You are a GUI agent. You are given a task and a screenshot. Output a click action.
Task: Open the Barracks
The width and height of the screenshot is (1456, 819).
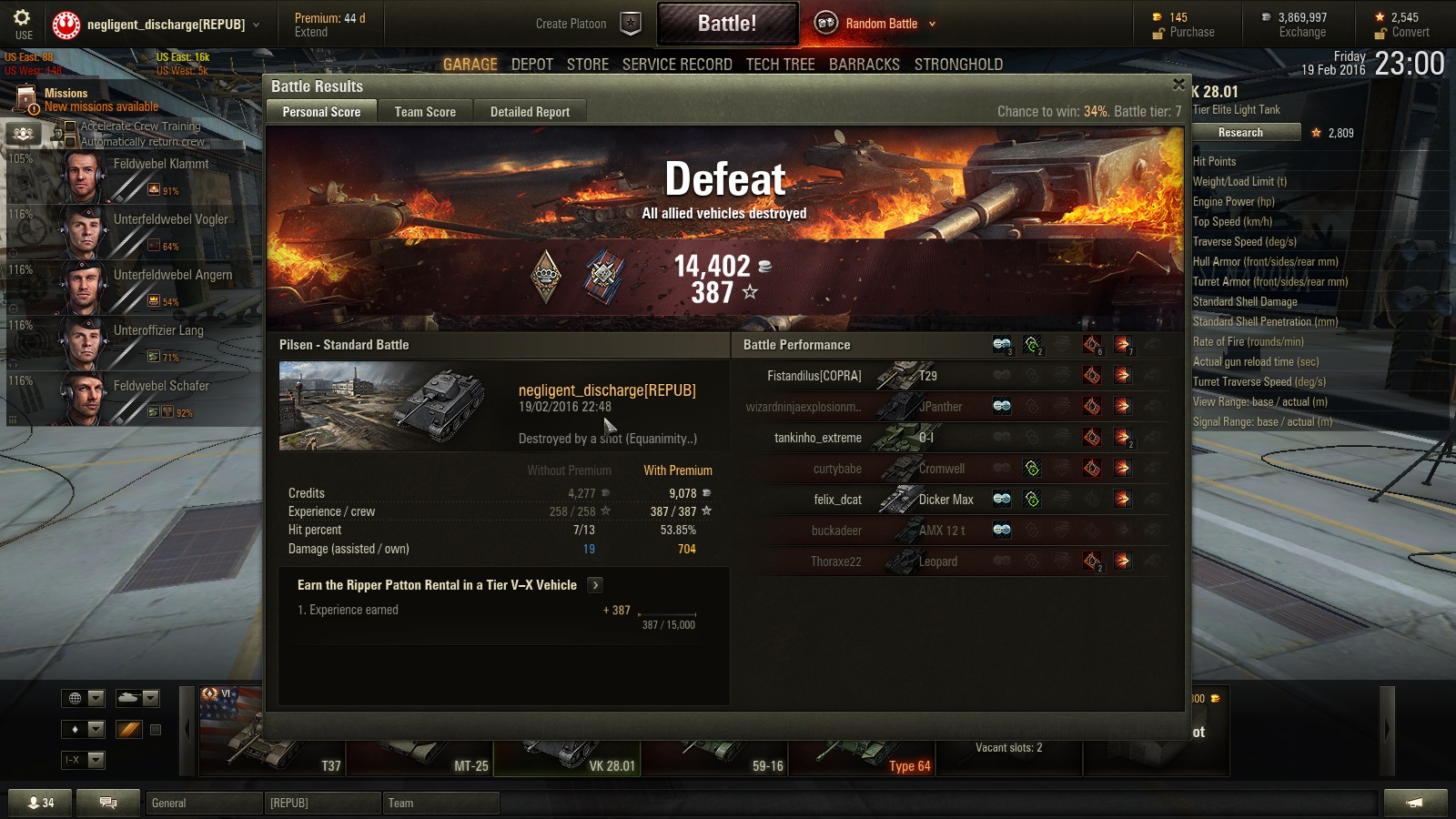click(864, 65)
